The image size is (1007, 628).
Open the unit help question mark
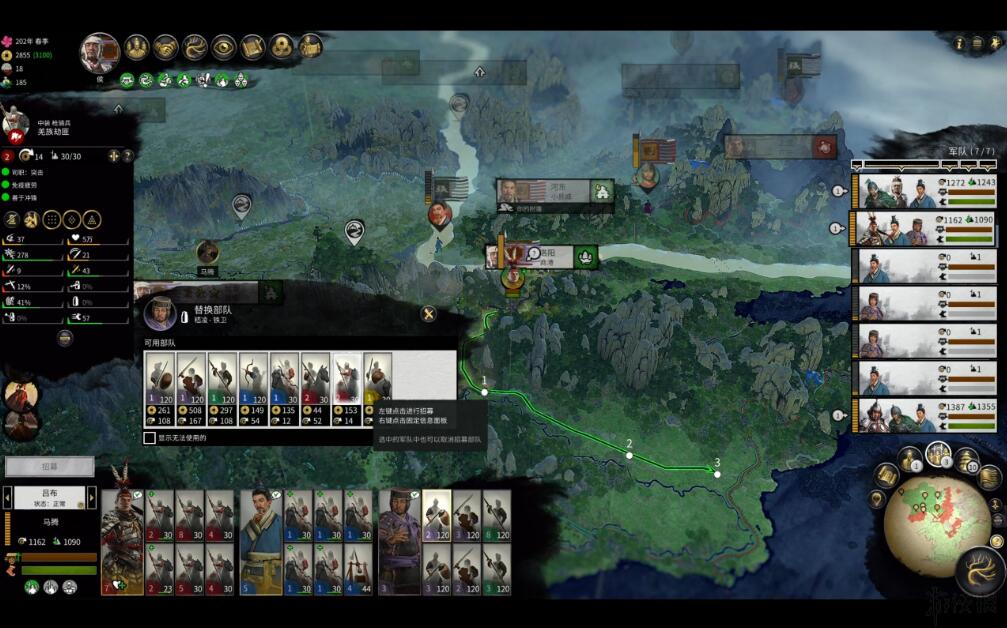pyautogui.click(x=127, y=156)
